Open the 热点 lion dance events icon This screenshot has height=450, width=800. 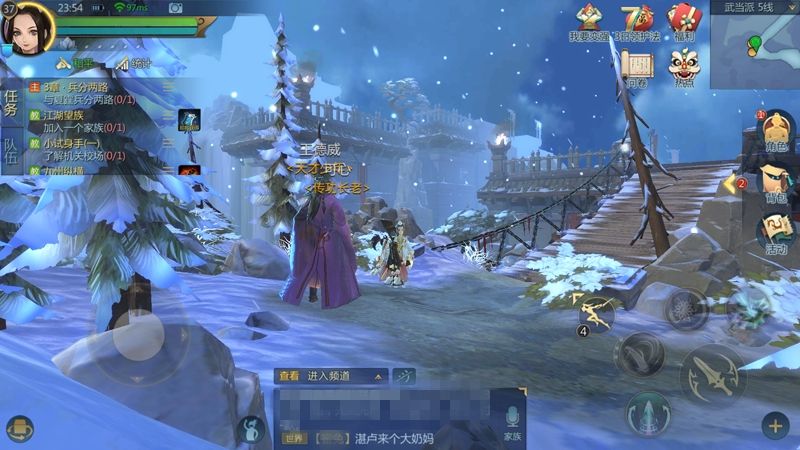(x=684, y=68)
